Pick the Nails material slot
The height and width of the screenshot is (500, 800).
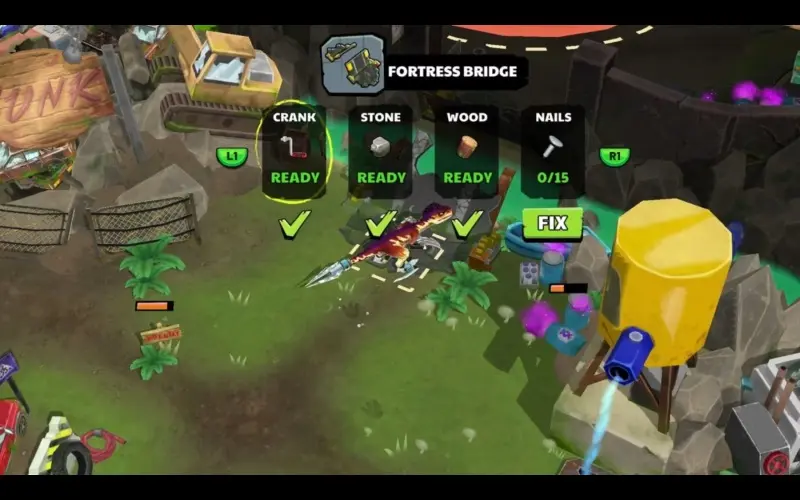pos(553,150)
